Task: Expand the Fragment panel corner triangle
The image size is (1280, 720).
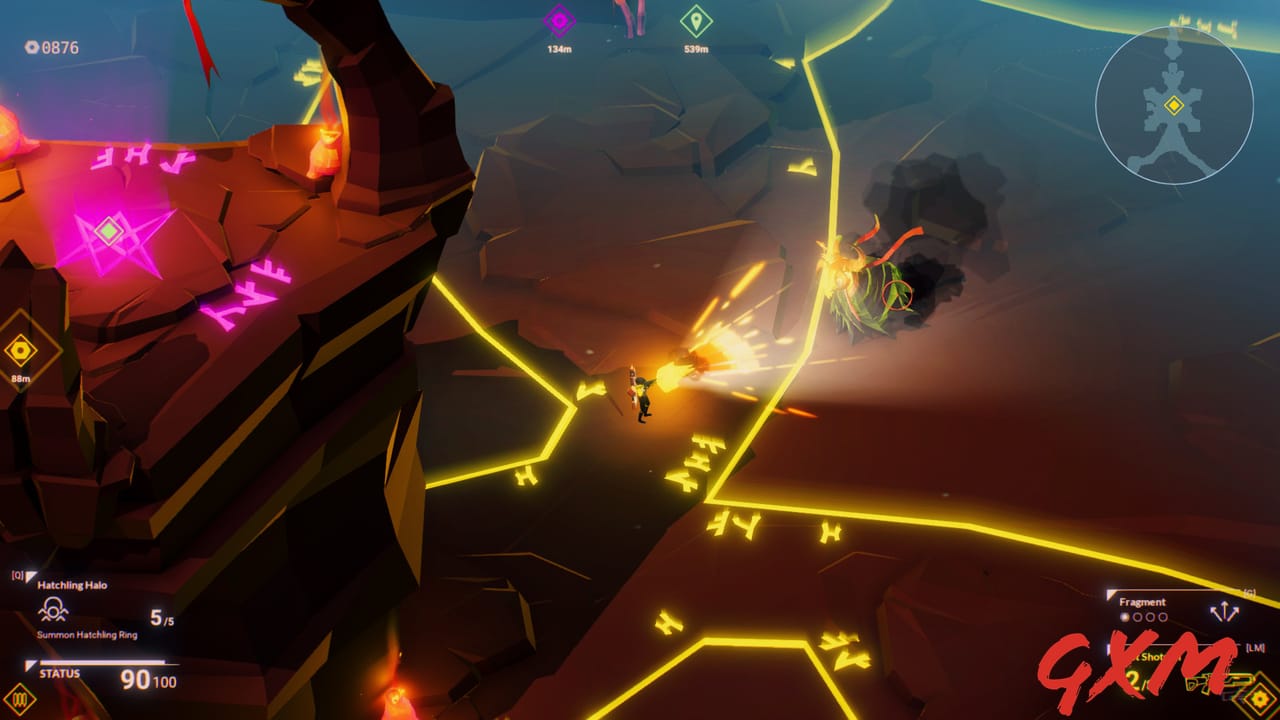Action: (x=1110, y=593)
